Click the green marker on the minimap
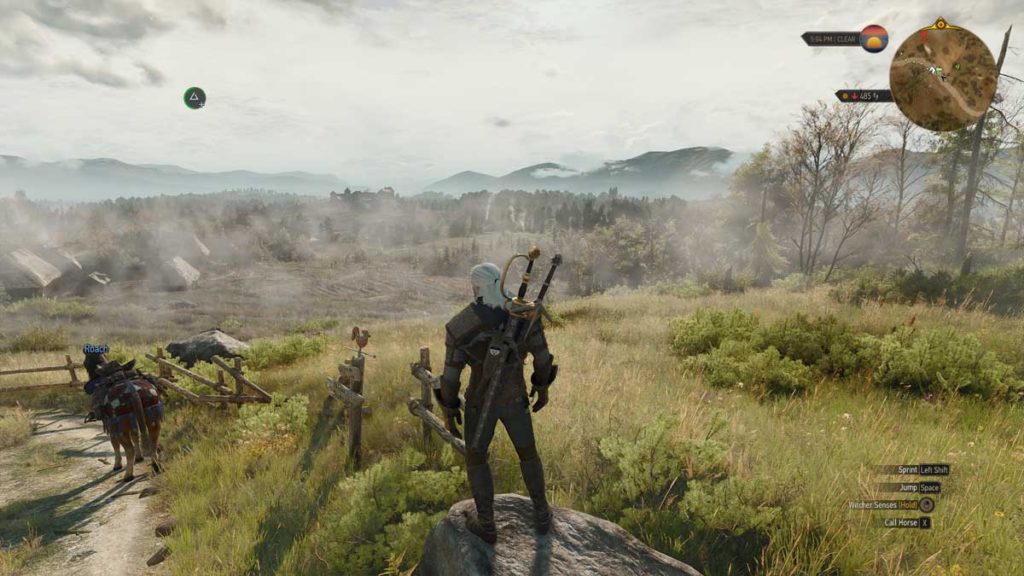This screenshot has height=576, width=1024. click(x=956, y=67)
